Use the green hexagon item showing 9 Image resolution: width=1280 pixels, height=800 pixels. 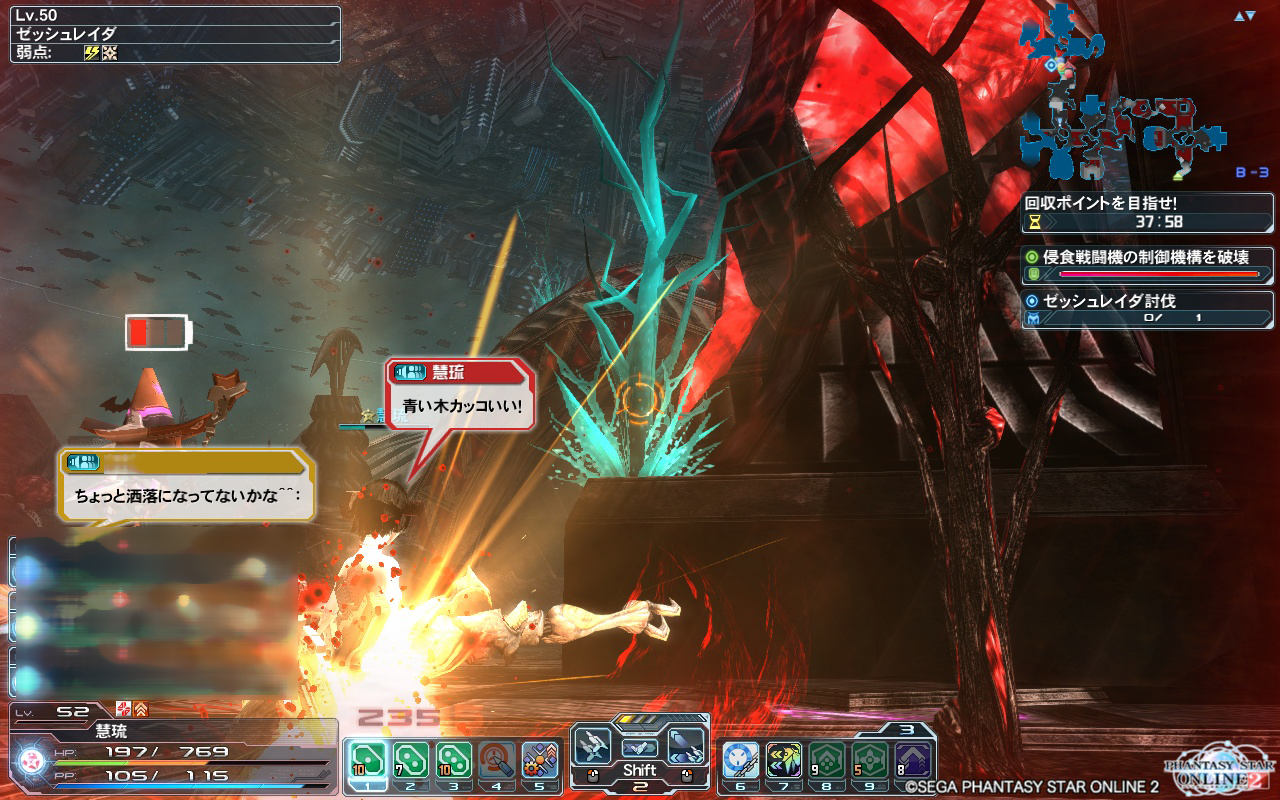point(827,760)
